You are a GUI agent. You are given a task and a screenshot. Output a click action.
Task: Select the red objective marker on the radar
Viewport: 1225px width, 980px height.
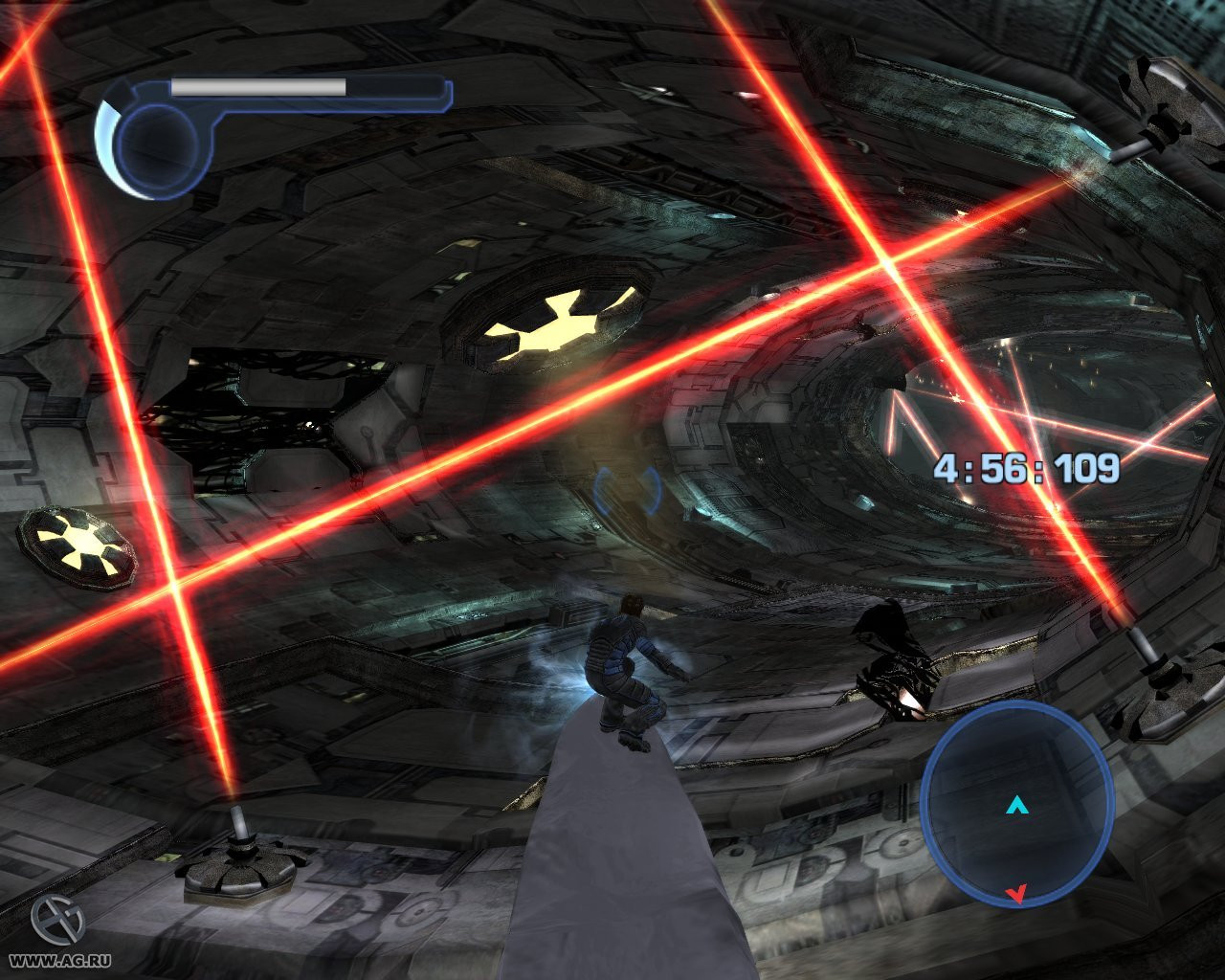coord(1015,895)
